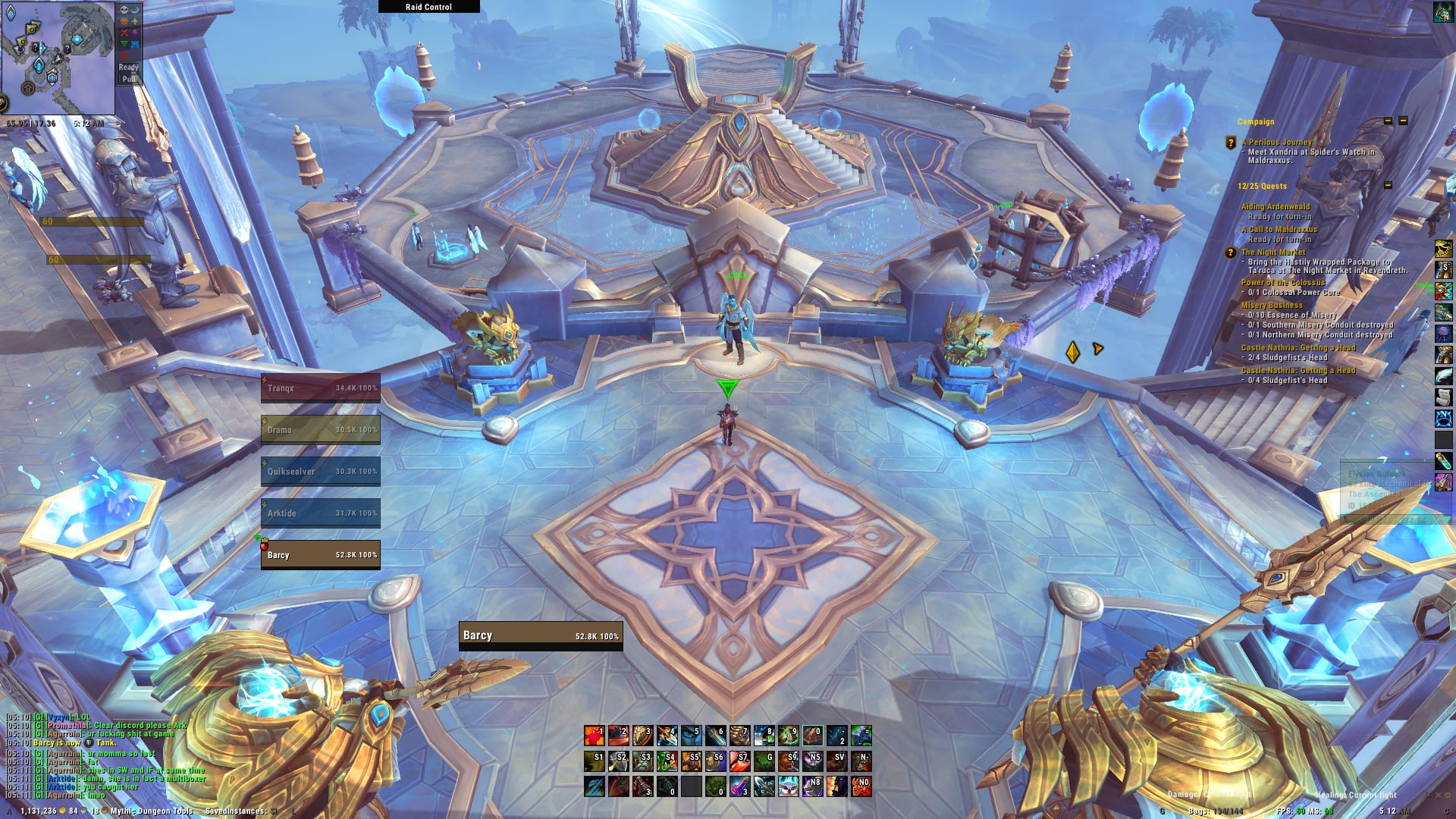
Task: Open the minimap
Action: [58, 58]
